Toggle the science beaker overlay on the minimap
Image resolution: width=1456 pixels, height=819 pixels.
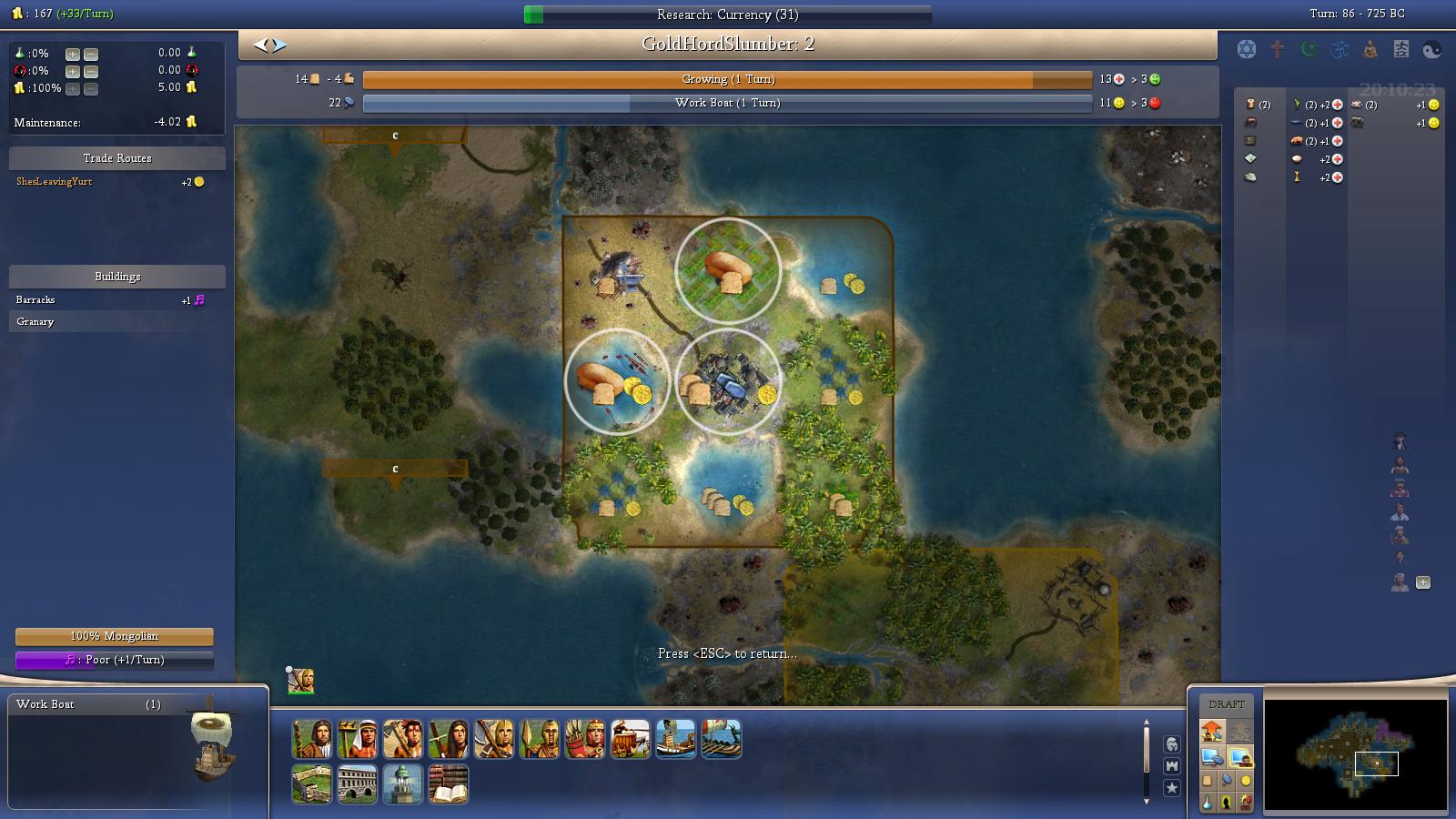click(1208, 802)
